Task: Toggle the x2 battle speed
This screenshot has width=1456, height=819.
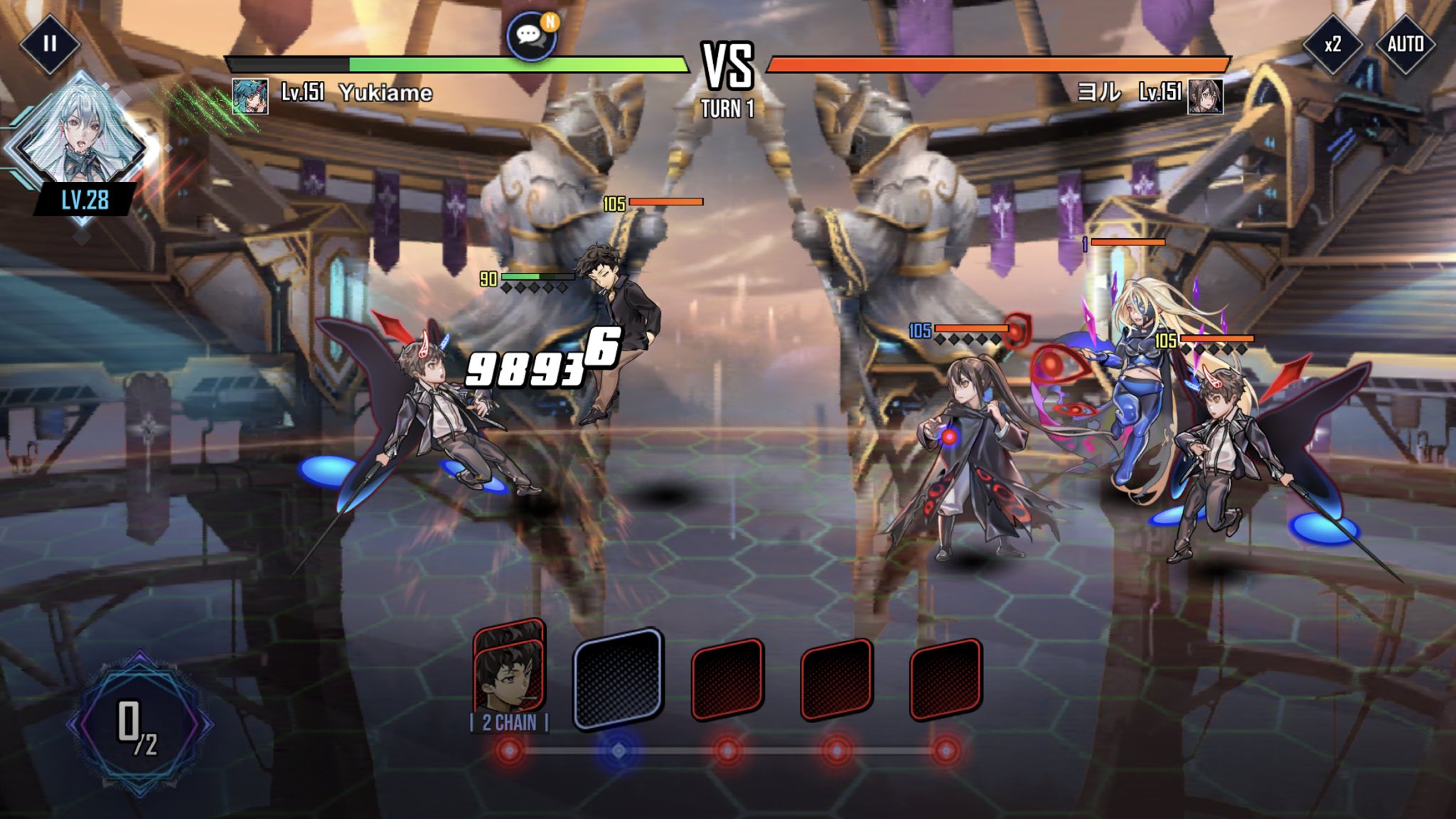Action: pyautogui.click(x=1332, y=44)
